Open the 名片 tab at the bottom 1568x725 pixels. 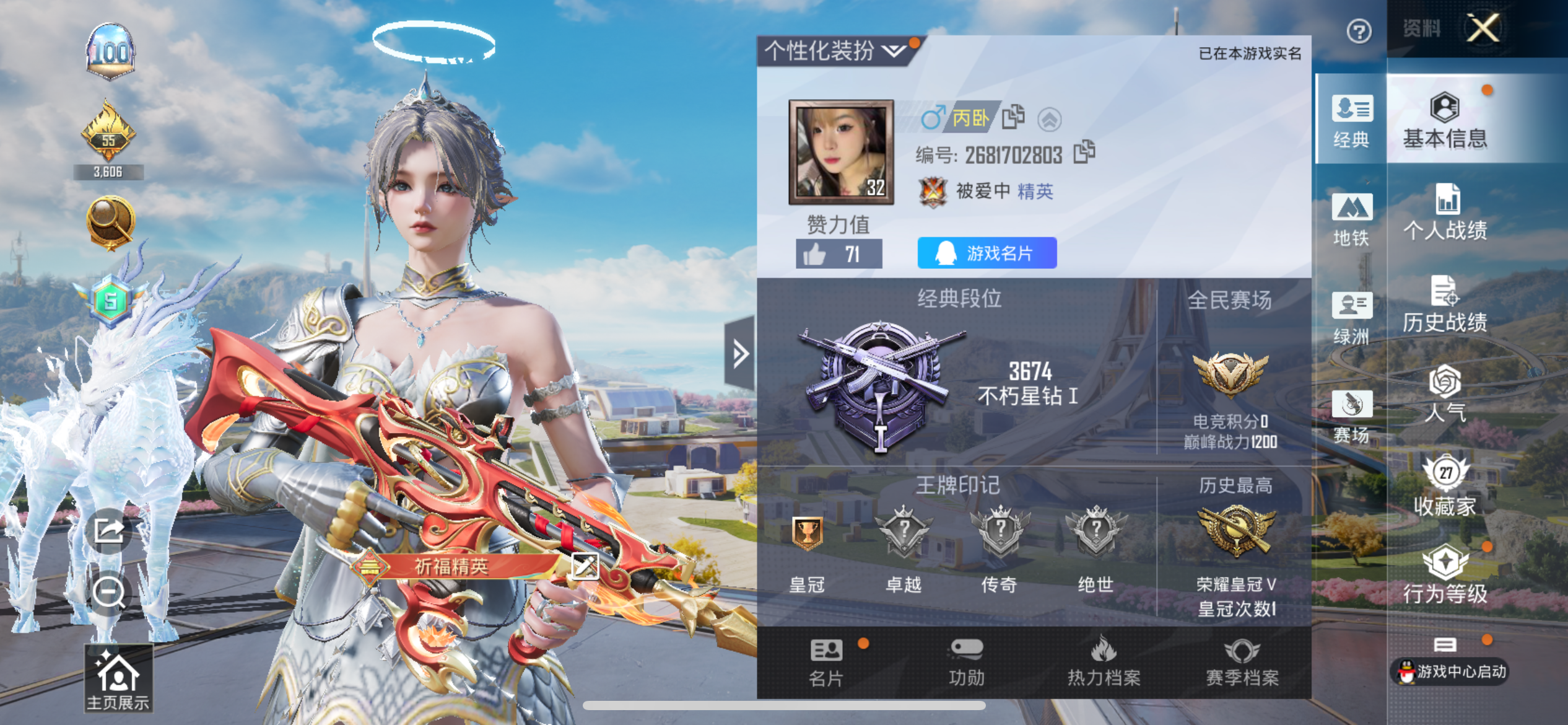[x=826, y=663]
